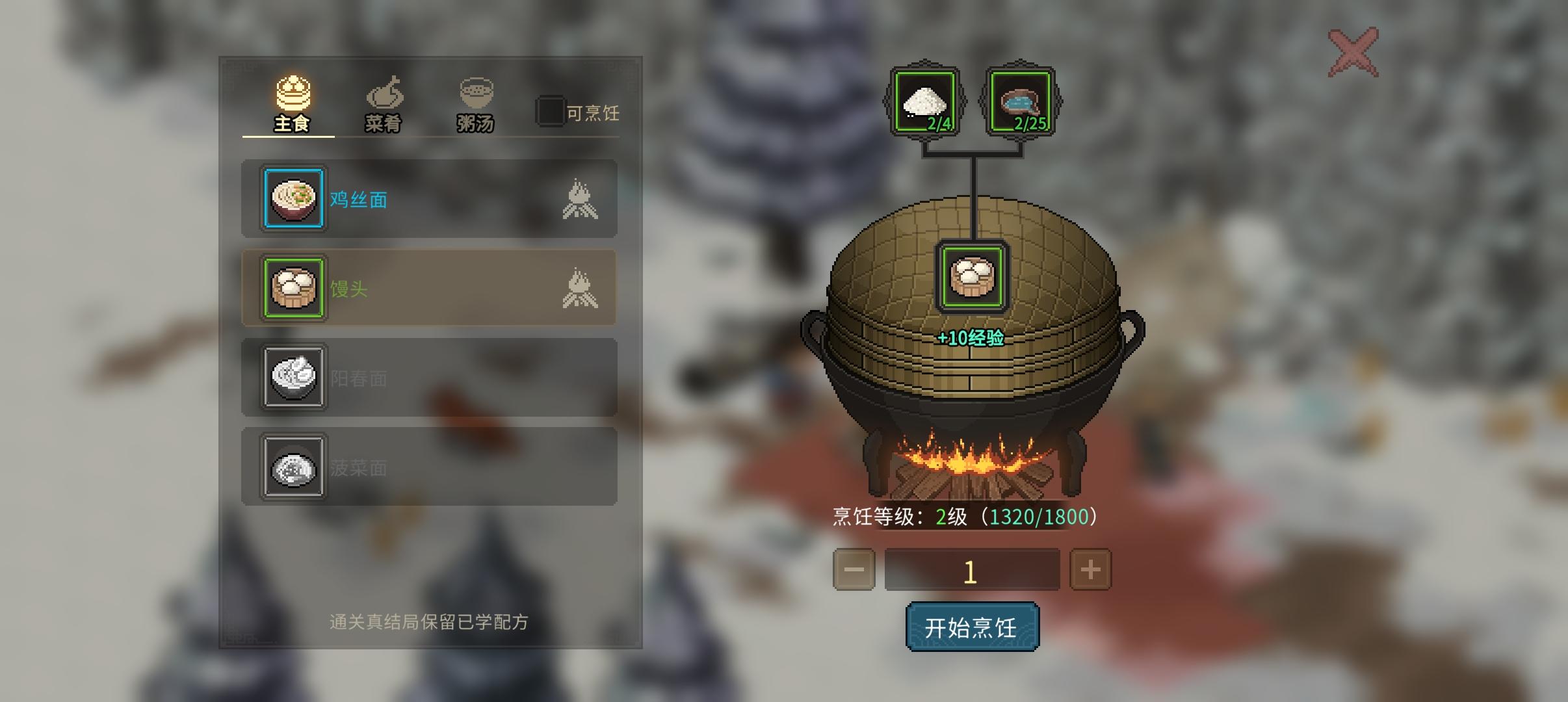Click the 阳春面 noodle bowl icon
The height and width of the screenshot is (702, 1568).
294,378
